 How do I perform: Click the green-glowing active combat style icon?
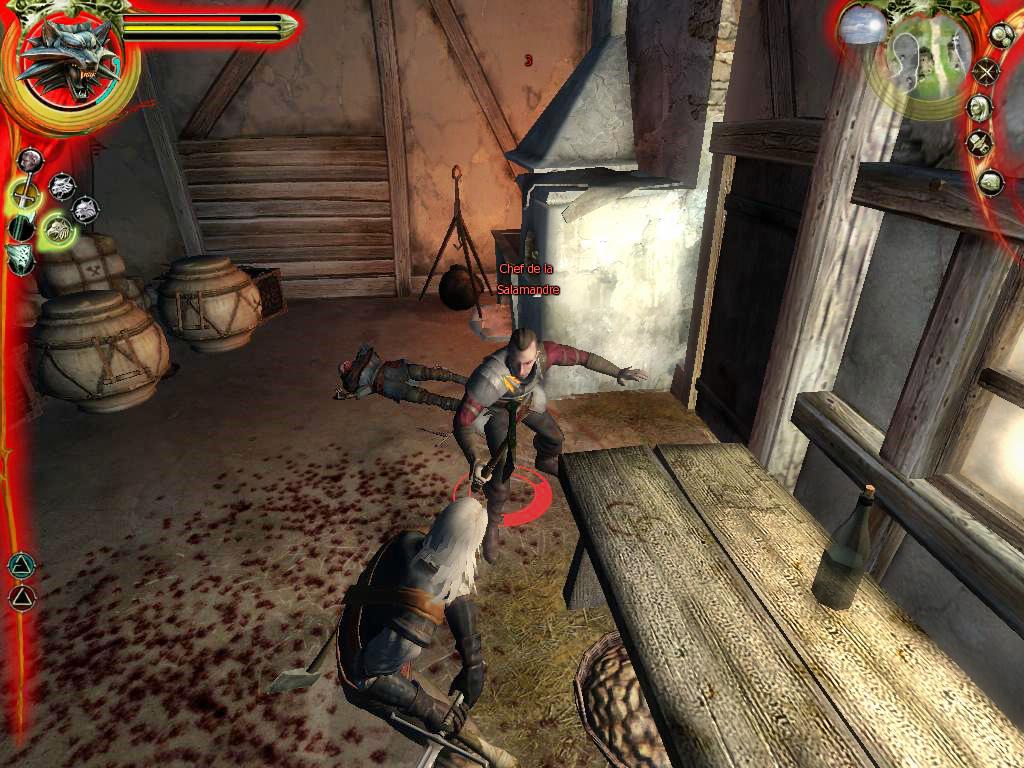click(58, 232)
